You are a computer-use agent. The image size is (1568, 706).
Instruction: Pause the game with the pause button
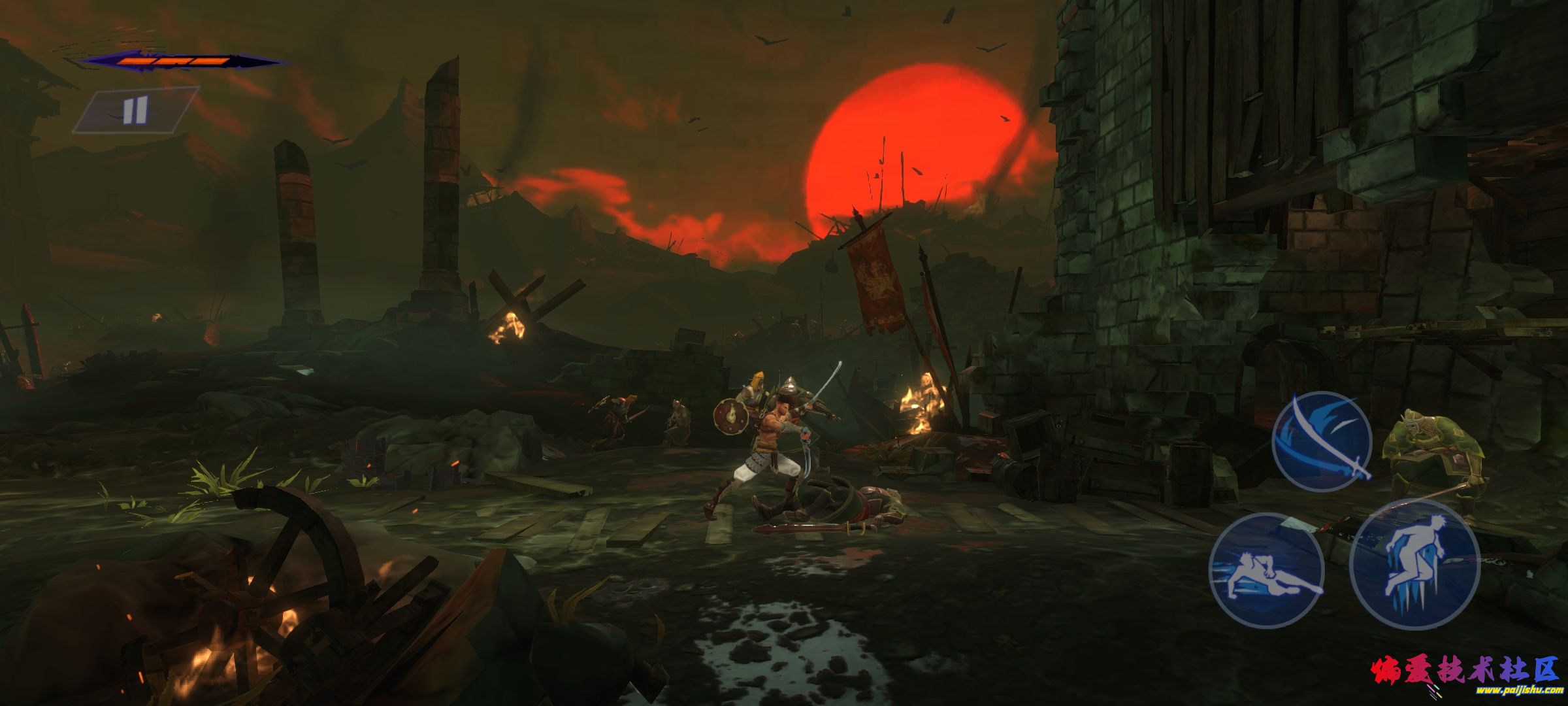click(x=135, y=110)
